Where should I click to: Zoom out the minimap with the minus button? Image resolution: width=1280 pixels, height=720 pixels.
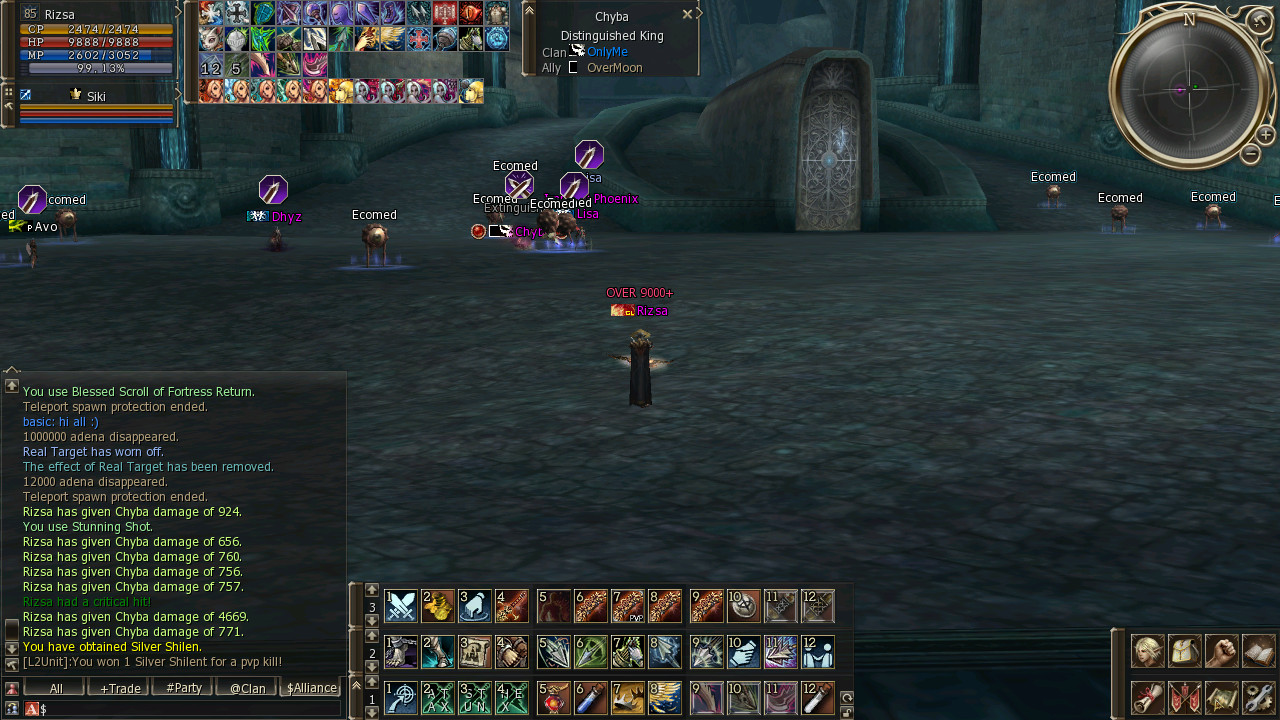coord(1250,154)
